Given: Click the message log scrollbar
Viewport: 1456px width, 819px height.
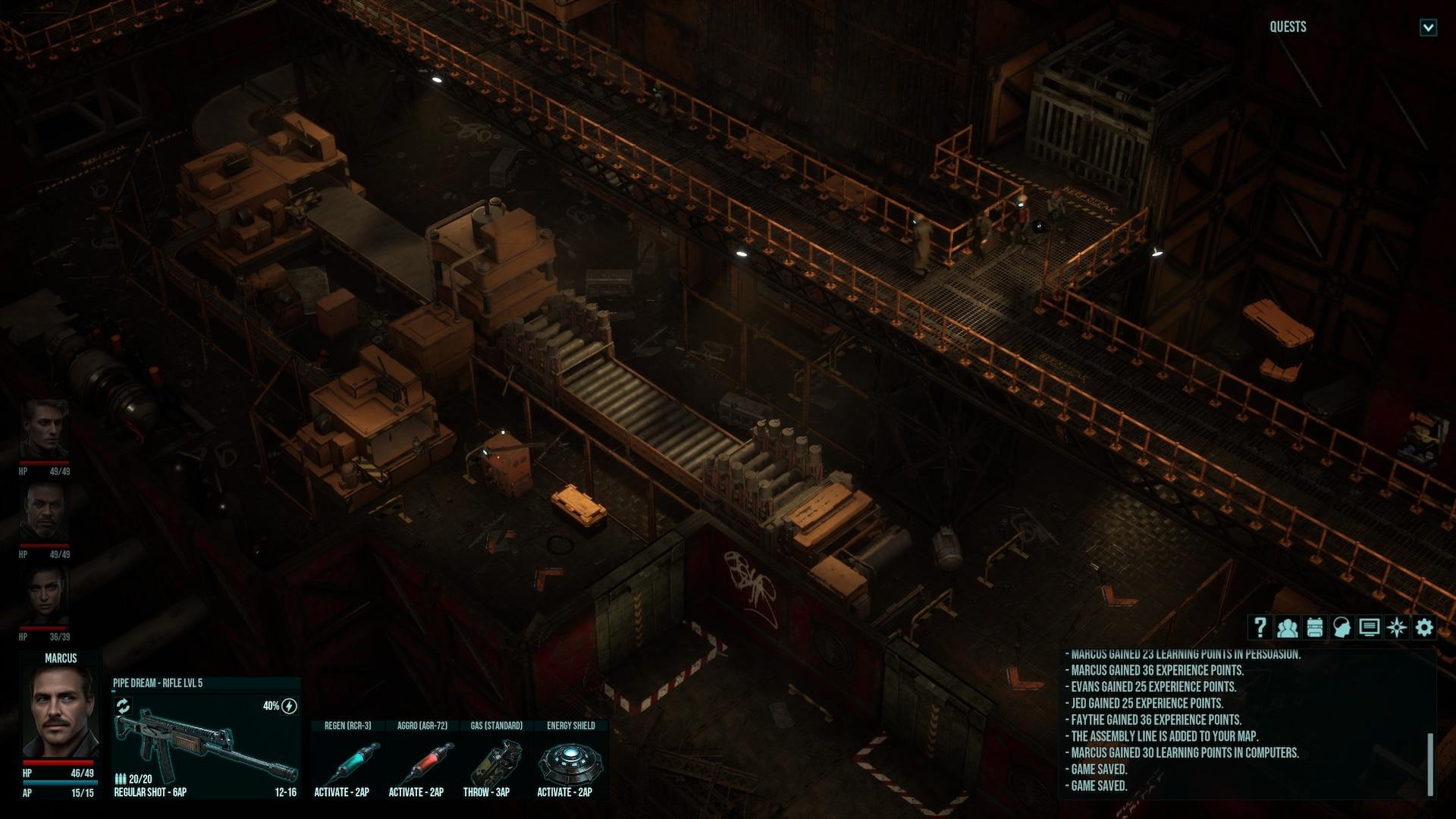Looking at the screenshot, I should tap(1430, 762).
